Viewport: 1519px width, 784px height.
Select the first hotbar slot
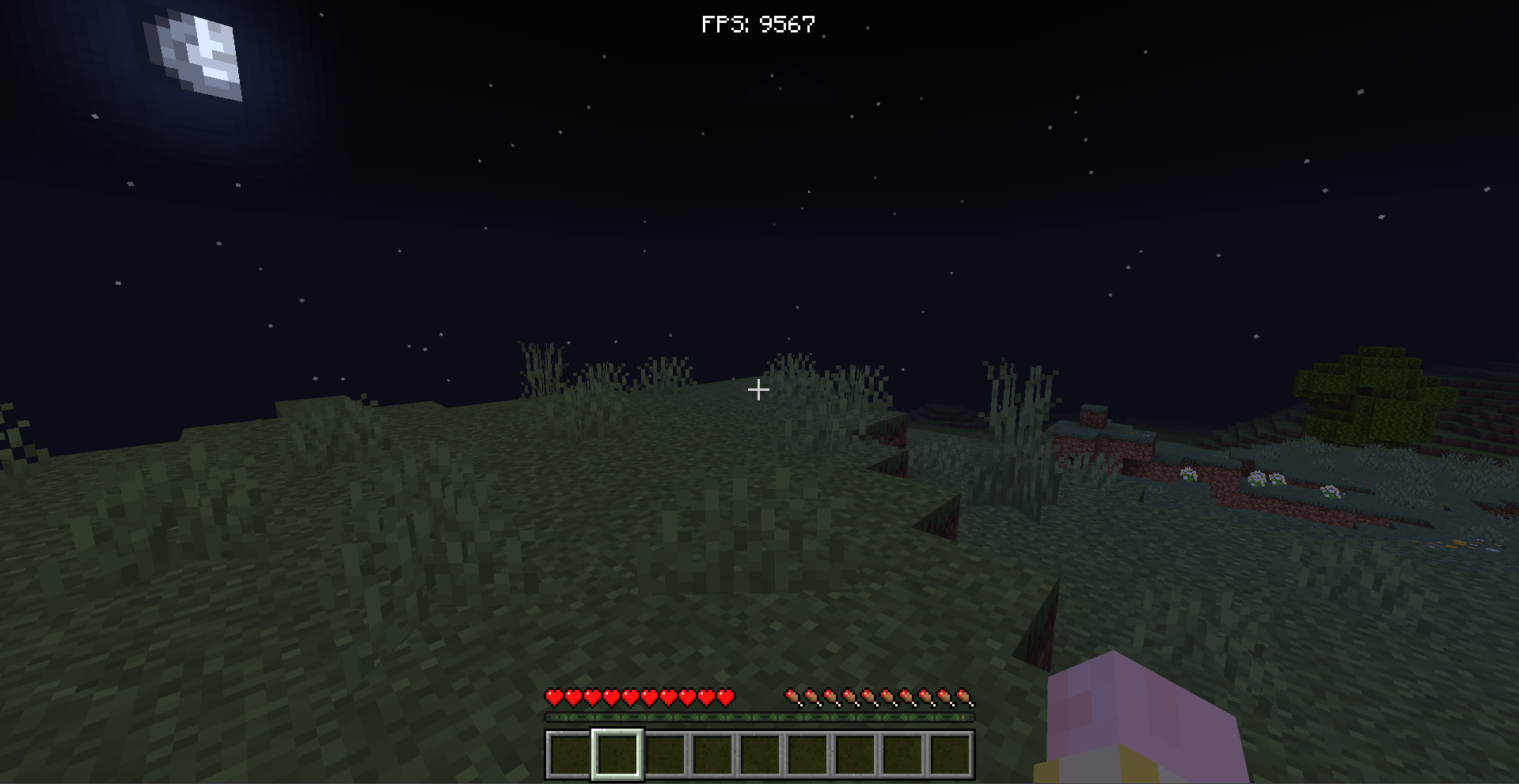tap(567, 756)
